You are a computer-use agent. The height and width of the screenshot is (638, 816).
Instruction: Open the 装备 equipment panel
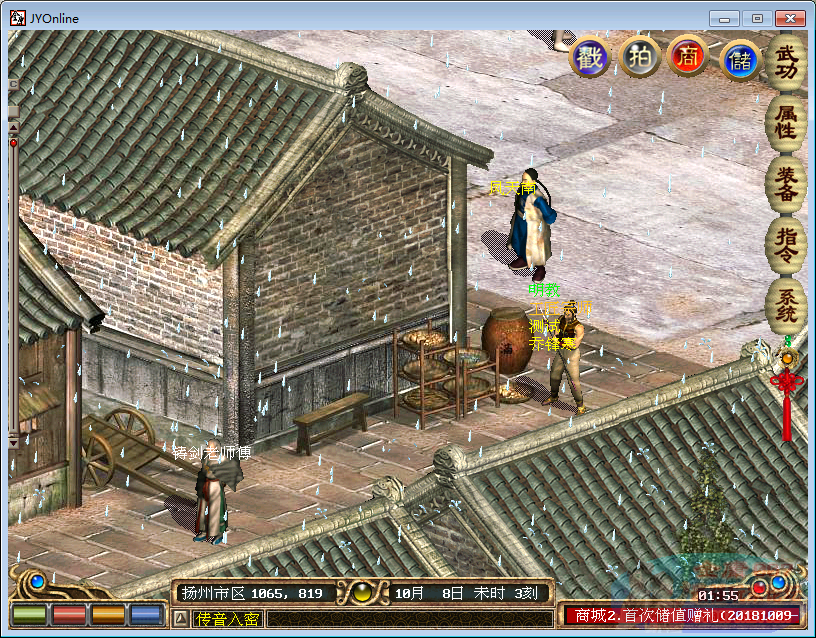click(787, 182)
